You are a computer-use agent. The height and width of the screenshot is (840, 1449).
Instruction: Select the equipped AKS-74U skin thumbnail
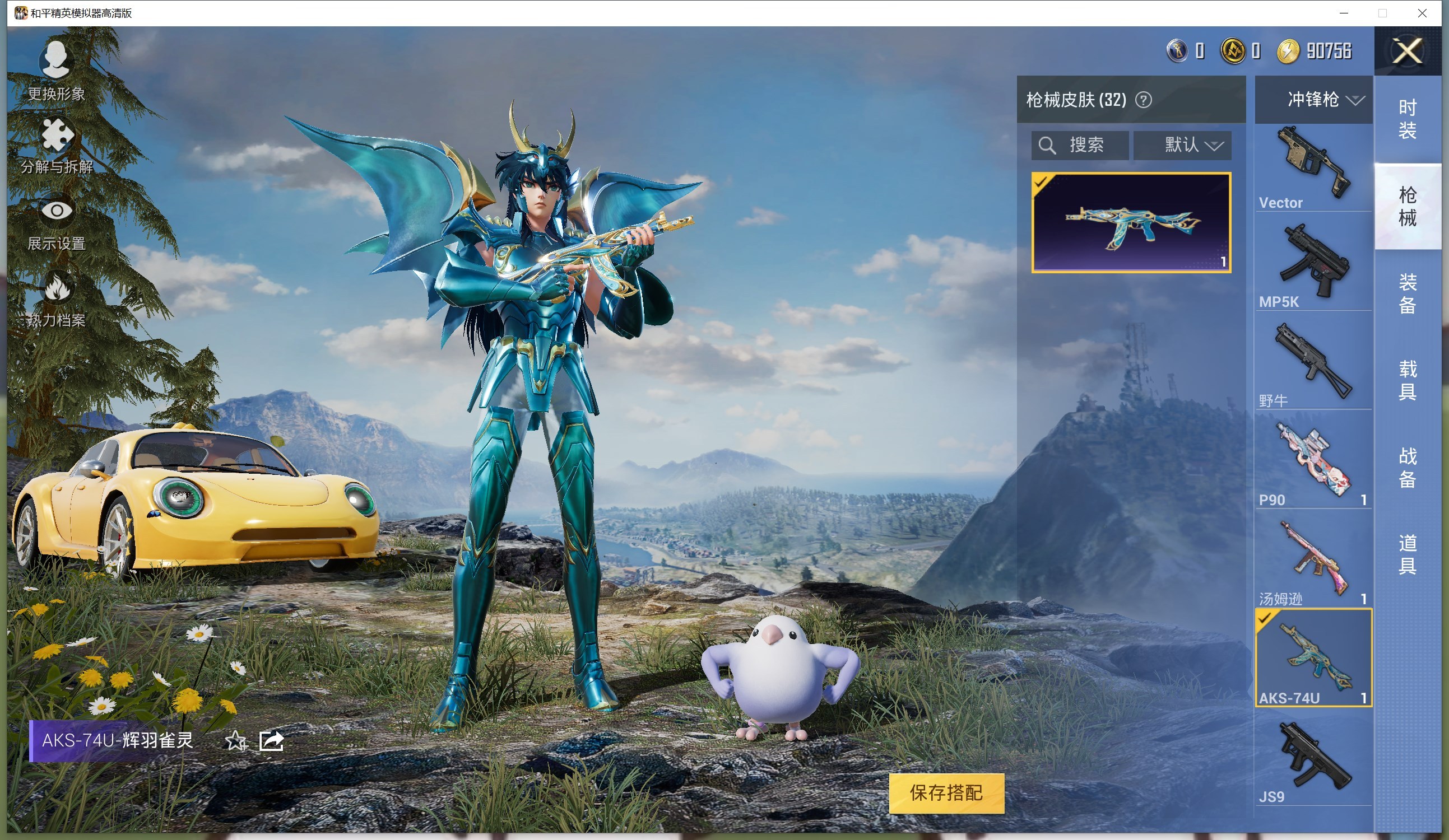coord(1131,222)
